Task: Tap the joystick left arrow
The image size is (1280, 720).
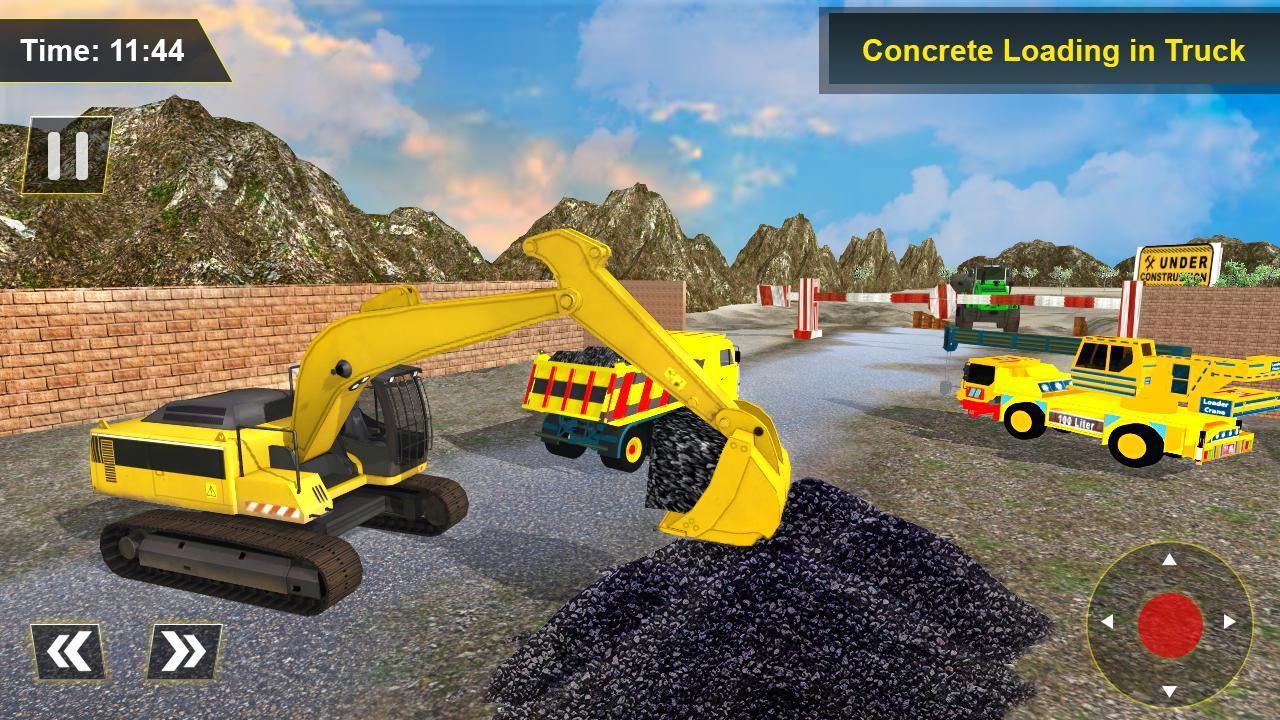Action: pyautogui.click(x=1109, y=621)
